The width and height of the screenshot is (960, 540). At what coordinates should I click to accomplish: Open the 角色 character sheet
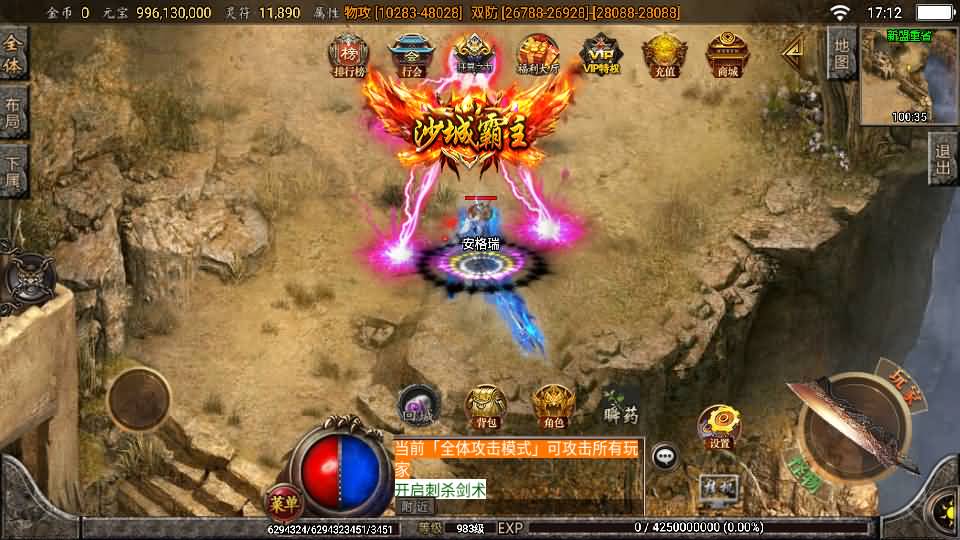tap(552, 404)
